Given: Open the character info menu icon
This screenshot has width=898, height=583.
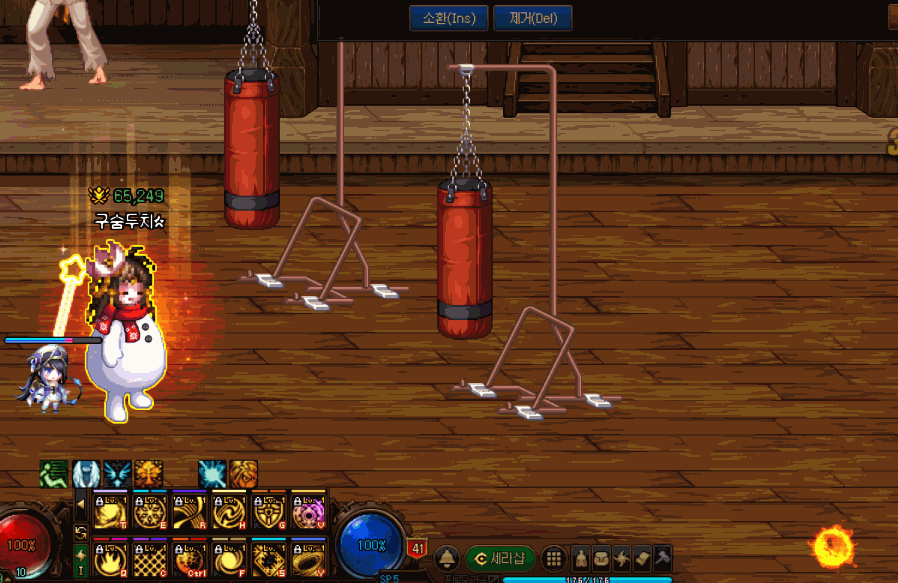Looking at the screenshot, I should (581, 558).
